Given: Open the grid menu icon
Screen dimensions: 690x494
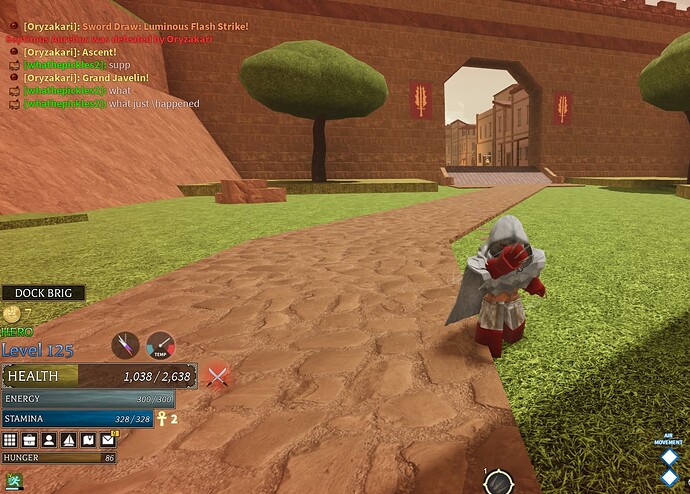Looking at the screenshot, I should point(10,439).
